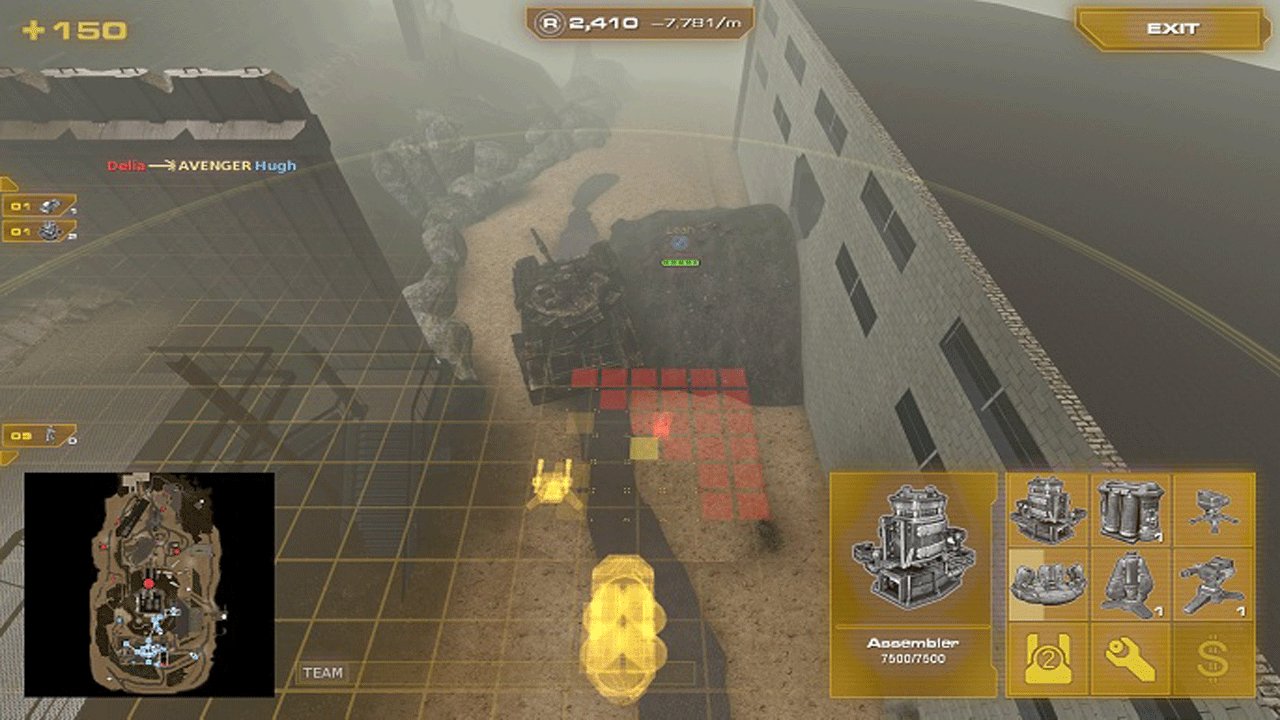
Task: Exit the command view
Action: click(1172, 29)
